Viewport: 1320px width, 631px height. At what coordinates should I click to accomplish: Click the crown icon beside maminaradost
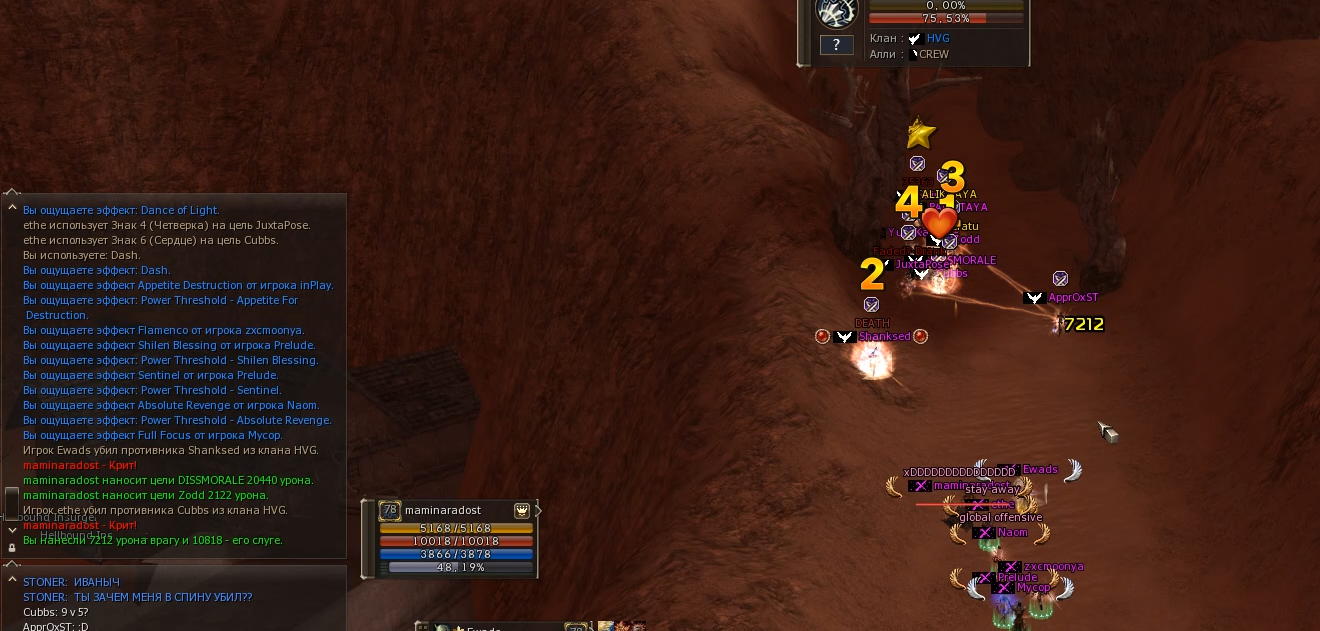pyautogui.click(x=522, y=510)
